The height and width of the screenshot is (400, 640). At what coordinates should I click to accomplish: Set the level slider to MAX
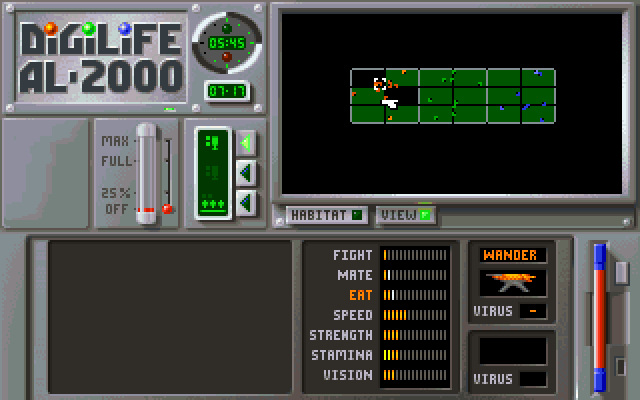click(x=147, y=140)
